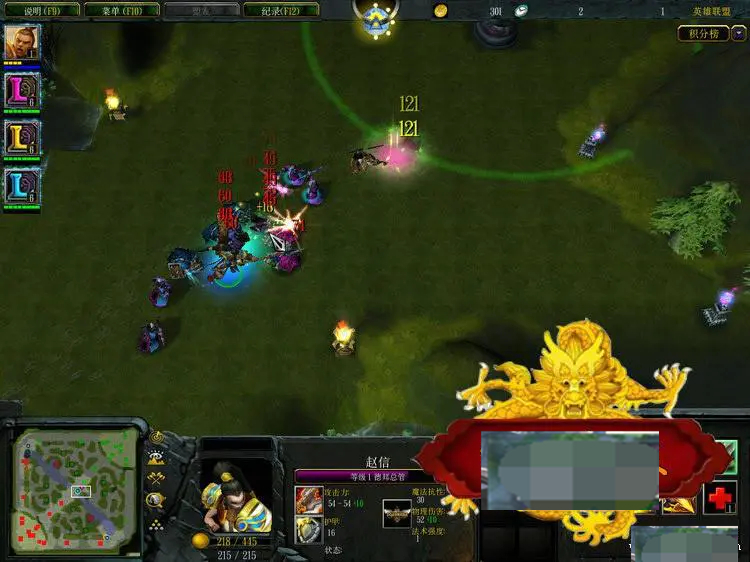
Task: Toggle minimap terrain display eye button
Action: (156, 458)
